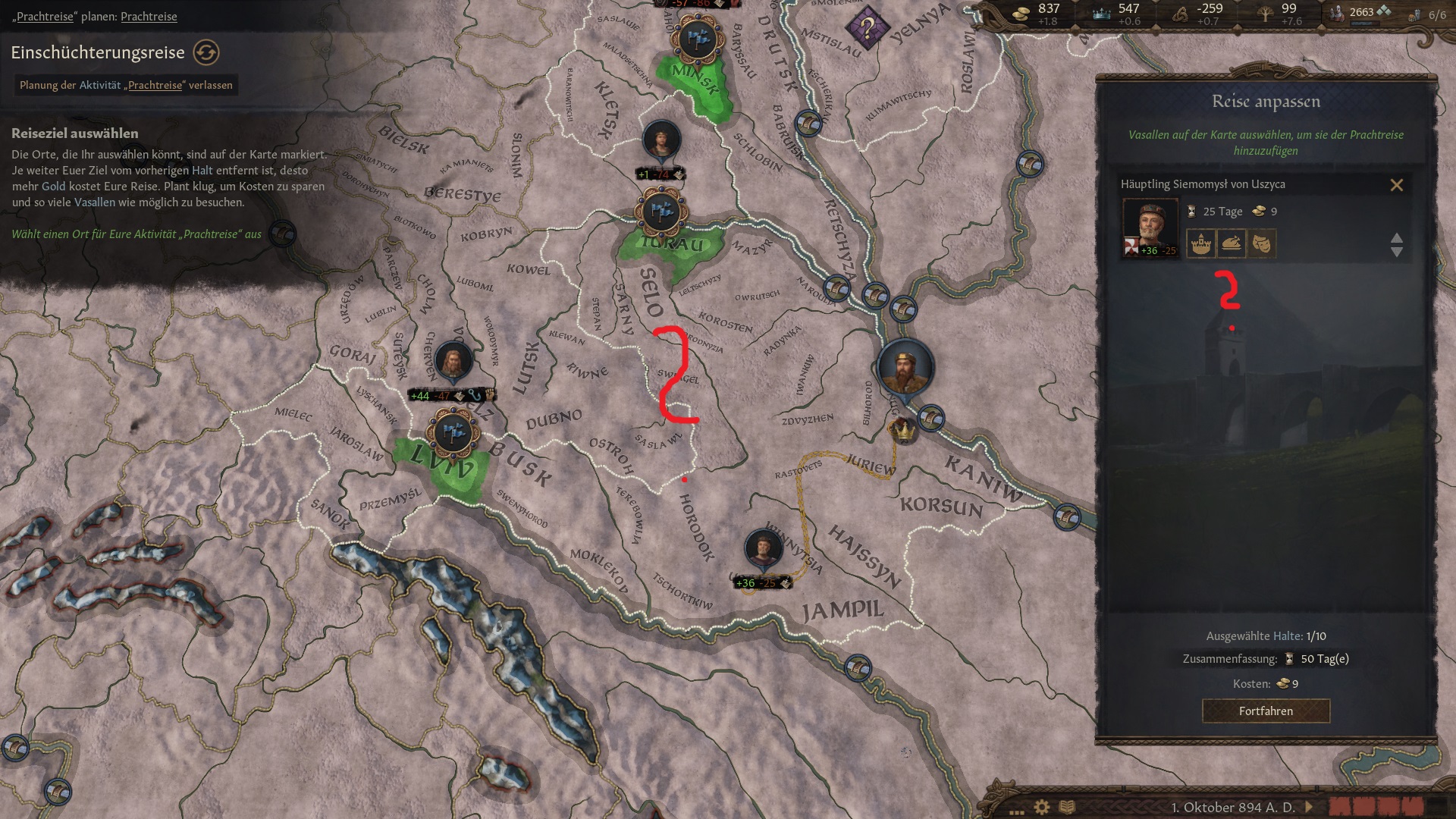Click the reset arrow beside Einschüchterungsreise
The image size is (1456, 819).
tap(206, 52)
